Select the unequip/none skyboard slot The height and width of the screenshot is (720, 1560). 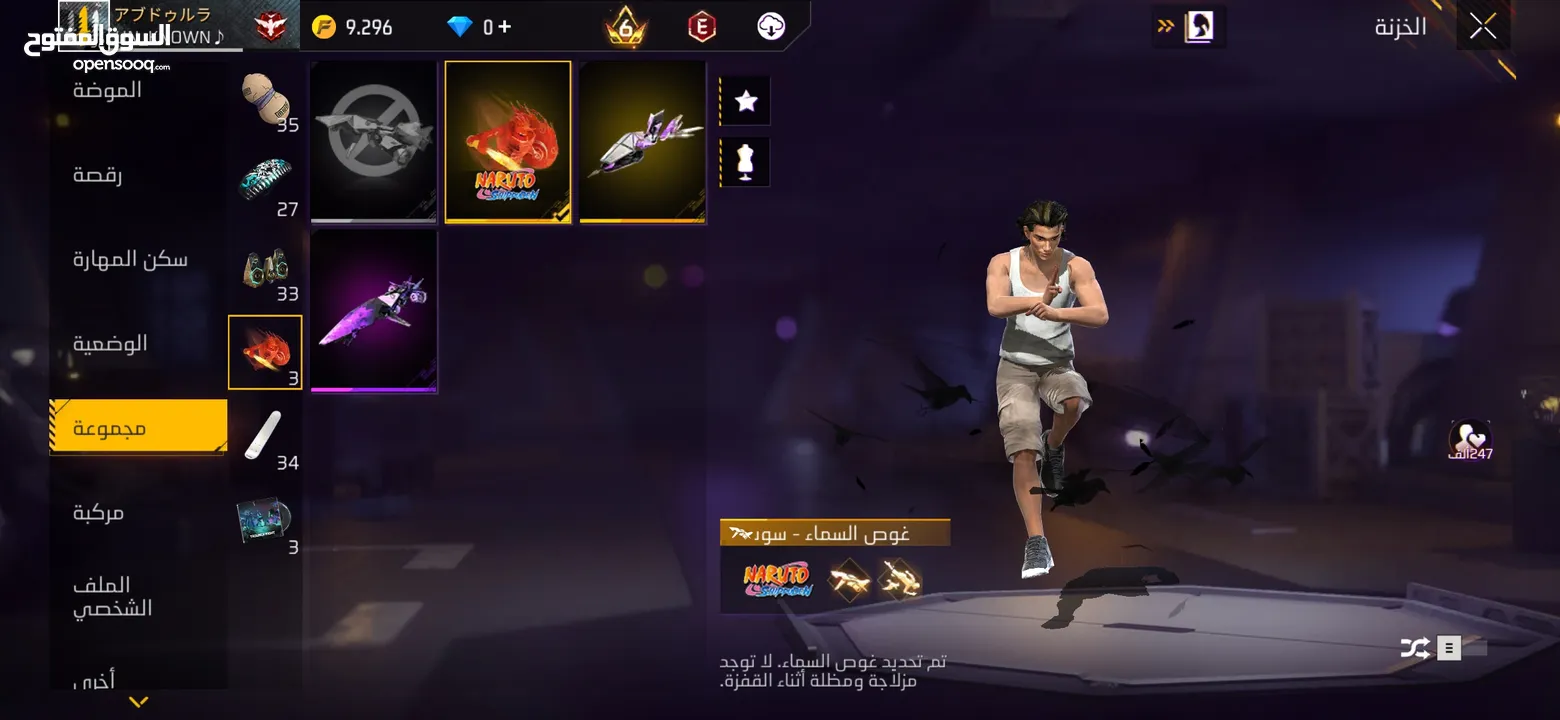(373, 141)
